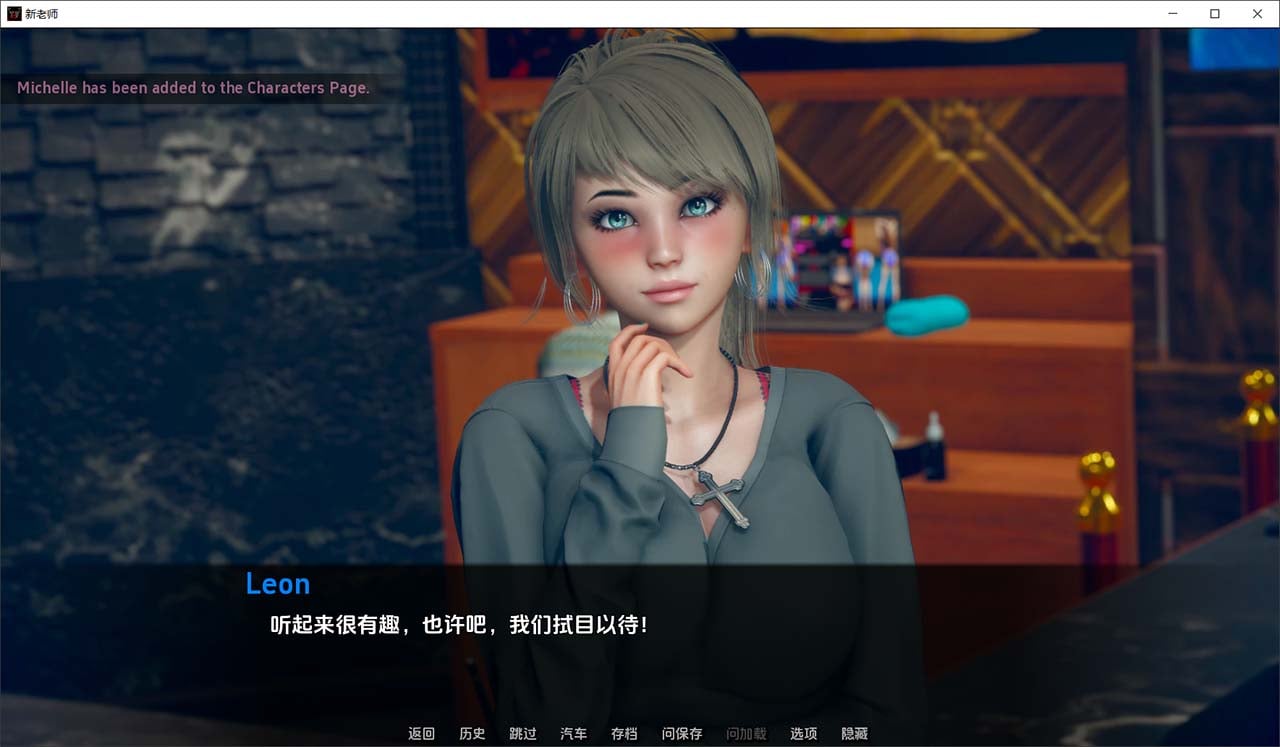Open the dialogue History (历史) screen
1280x747 pixels.
(x=472, y=733)
